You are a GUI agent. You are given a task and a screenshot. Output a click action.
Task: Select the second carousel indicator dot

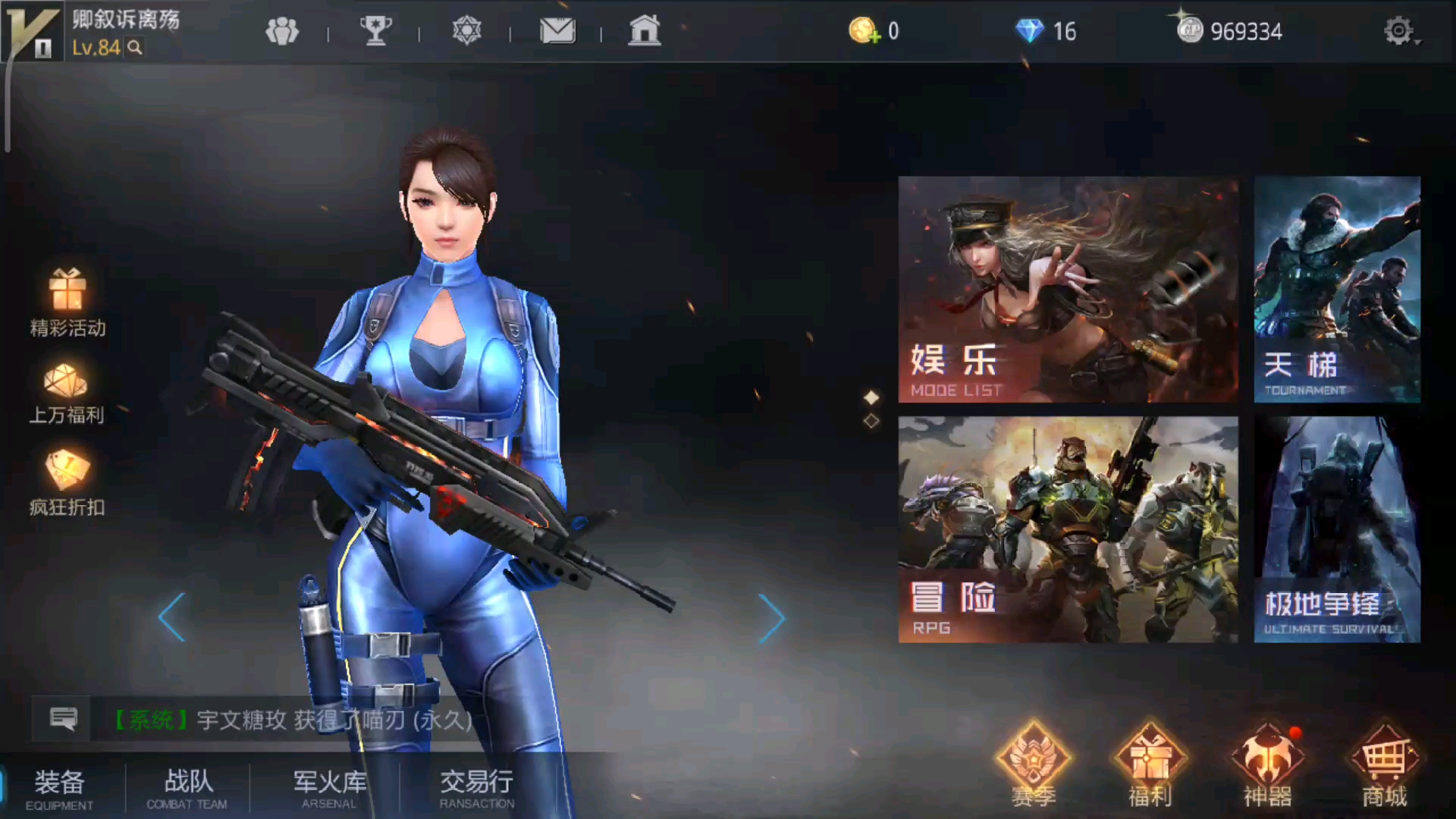(871, 419)
